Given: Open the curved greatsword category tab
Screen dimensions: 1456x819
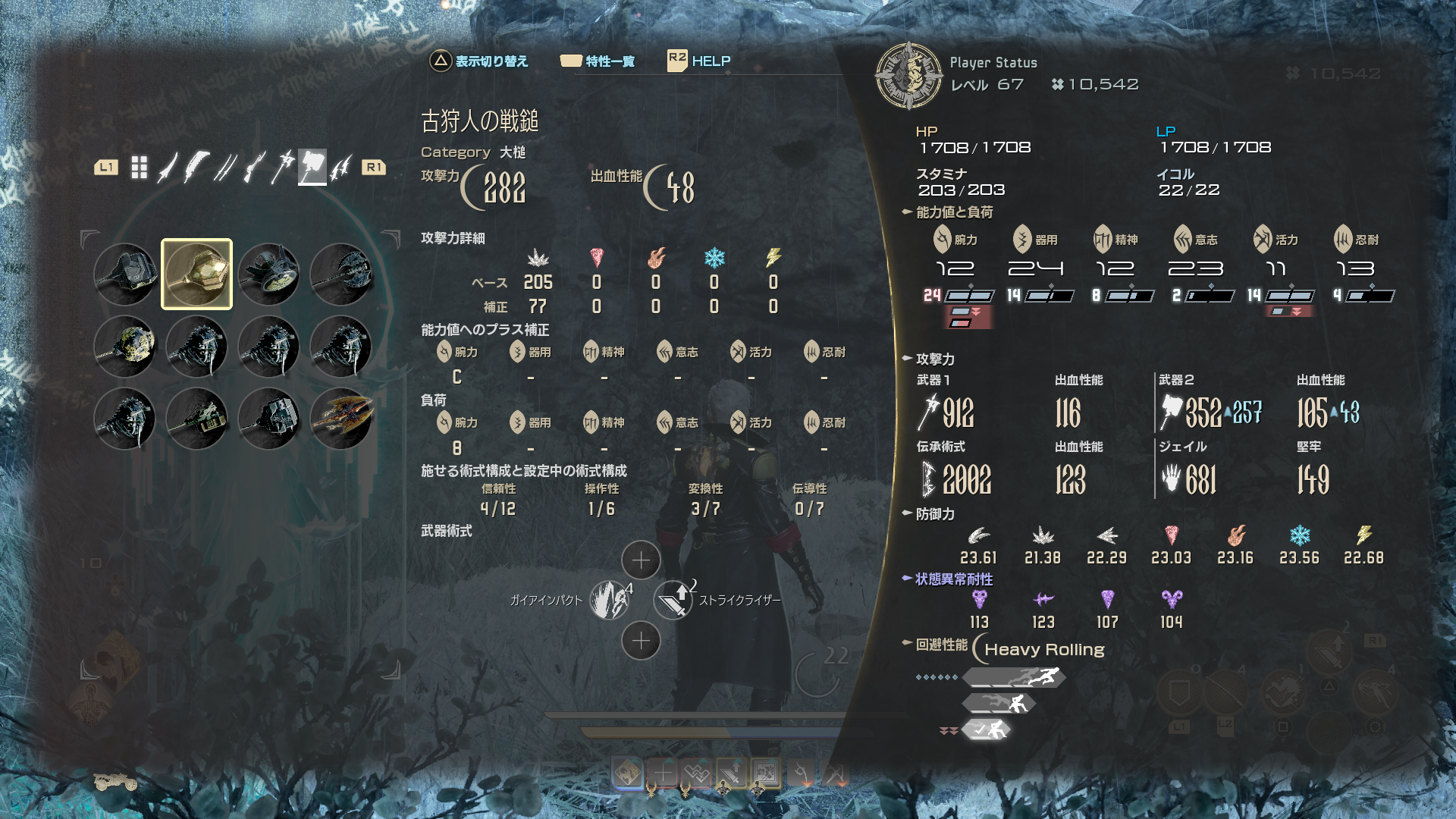Looking at the screenshot, I should (x=196, y=168).
